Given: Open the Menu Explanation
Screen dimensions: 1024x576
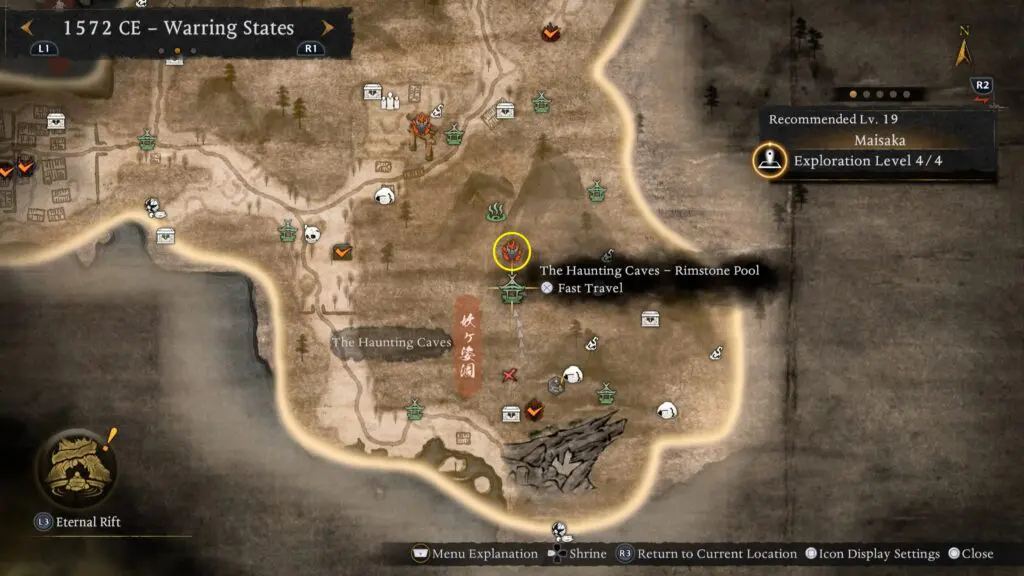Looking at the screenshot, I should click(474, 554).
